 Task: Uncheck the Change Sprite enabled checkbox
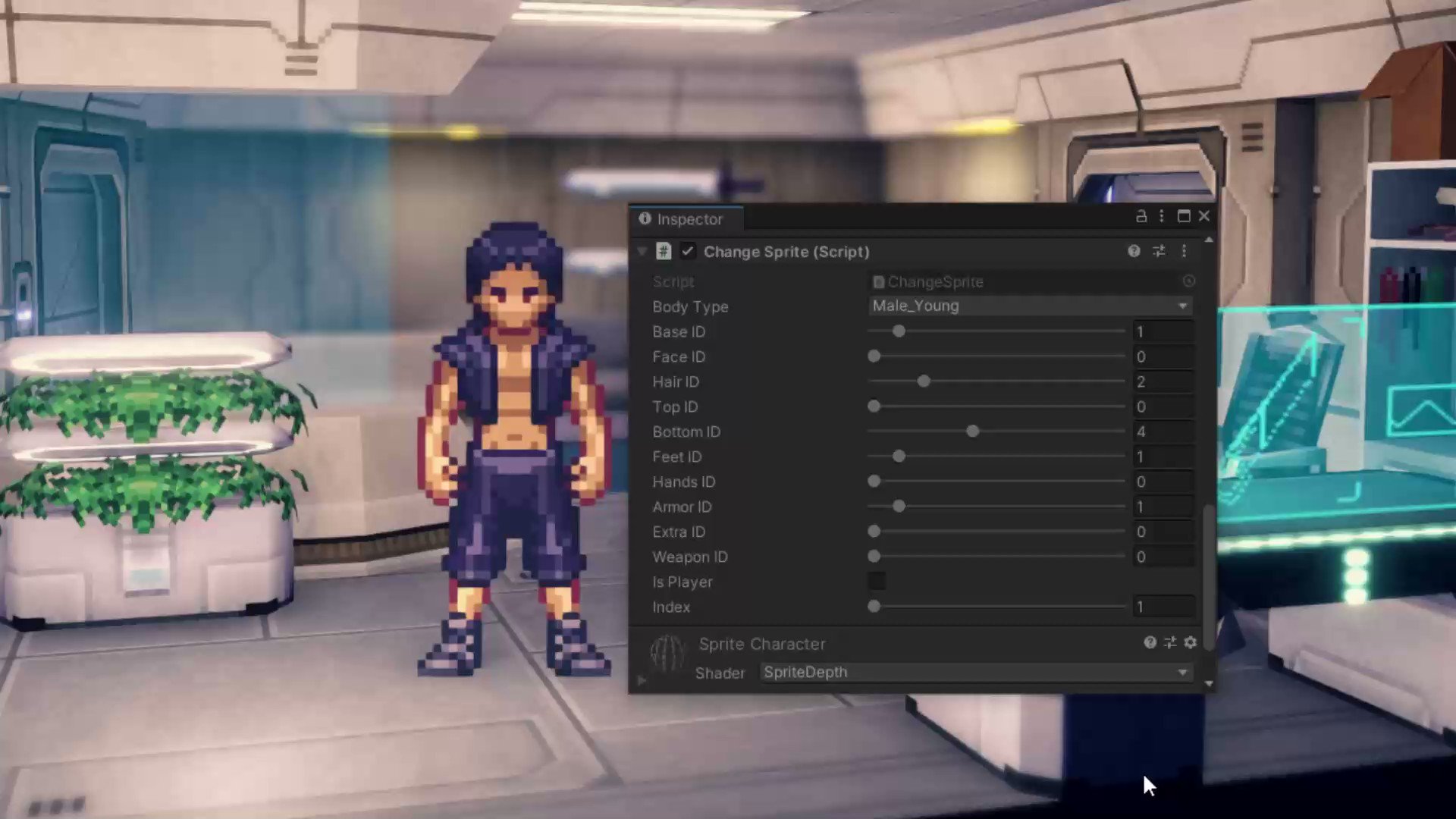click(x=687, y=251)
